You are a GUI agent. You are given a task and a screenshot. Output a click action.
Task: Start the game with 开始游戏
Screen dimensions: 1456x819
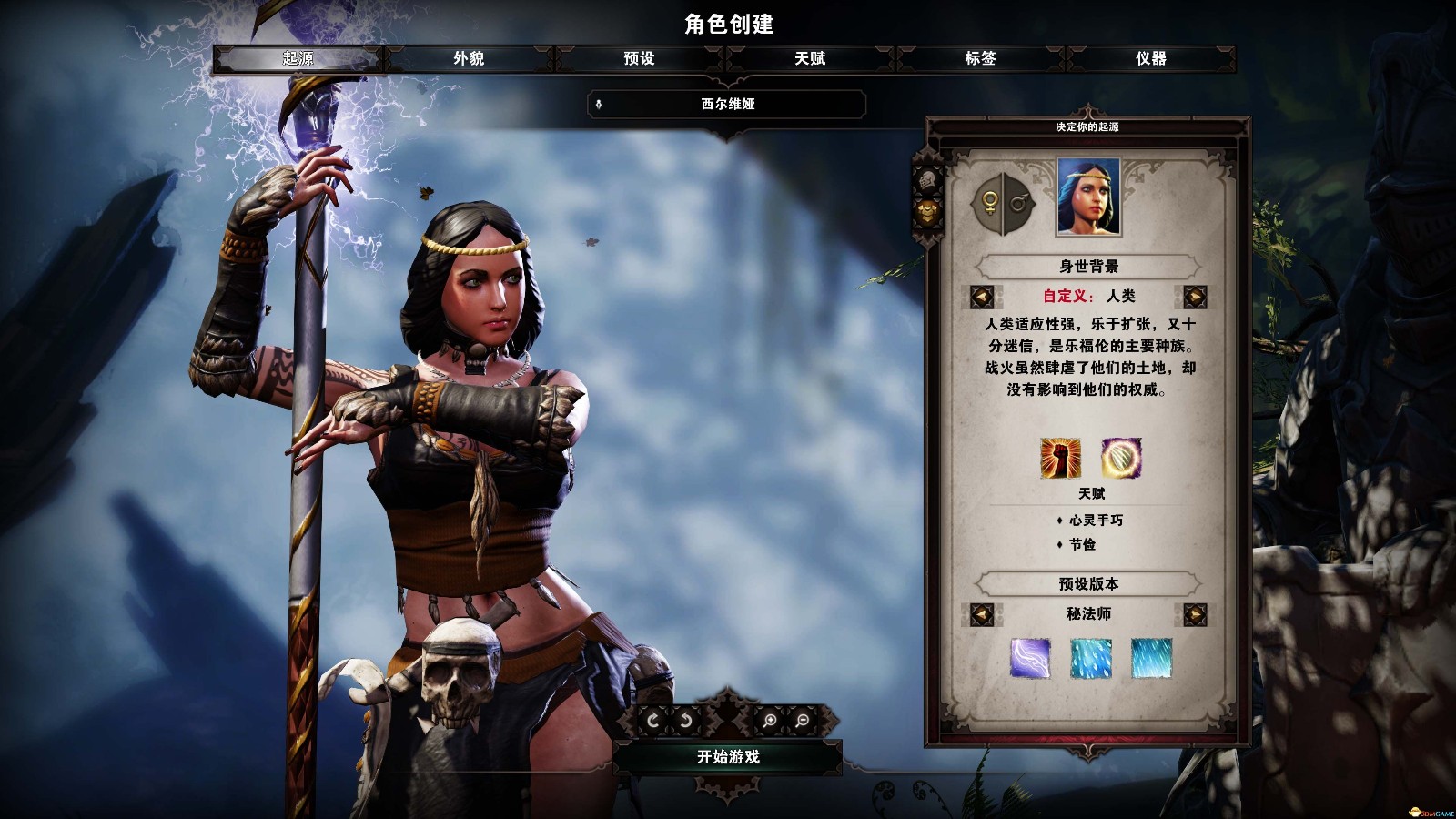(x=728, y=756)
